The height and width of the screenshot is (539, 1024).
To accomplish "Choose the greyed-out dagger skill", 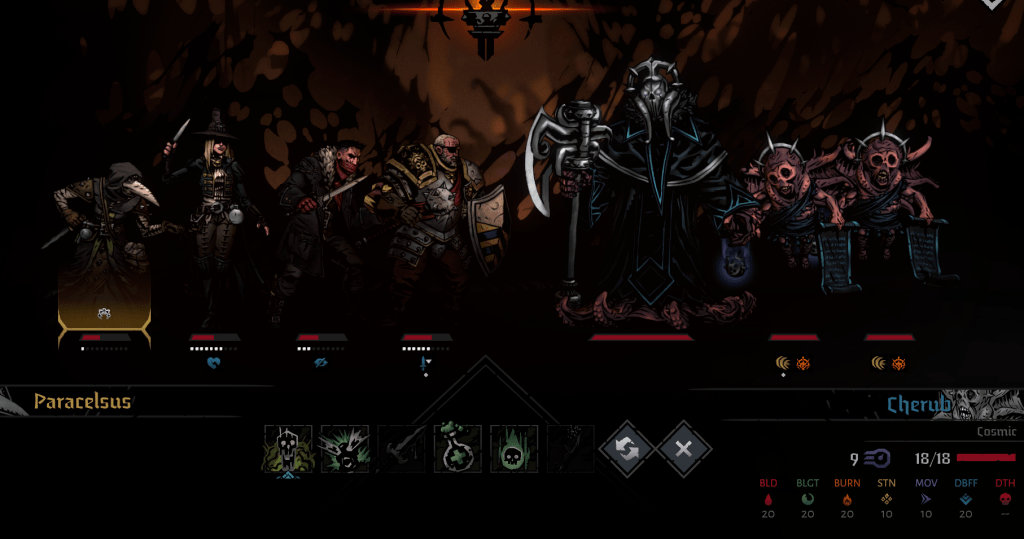I will [401, 448].
